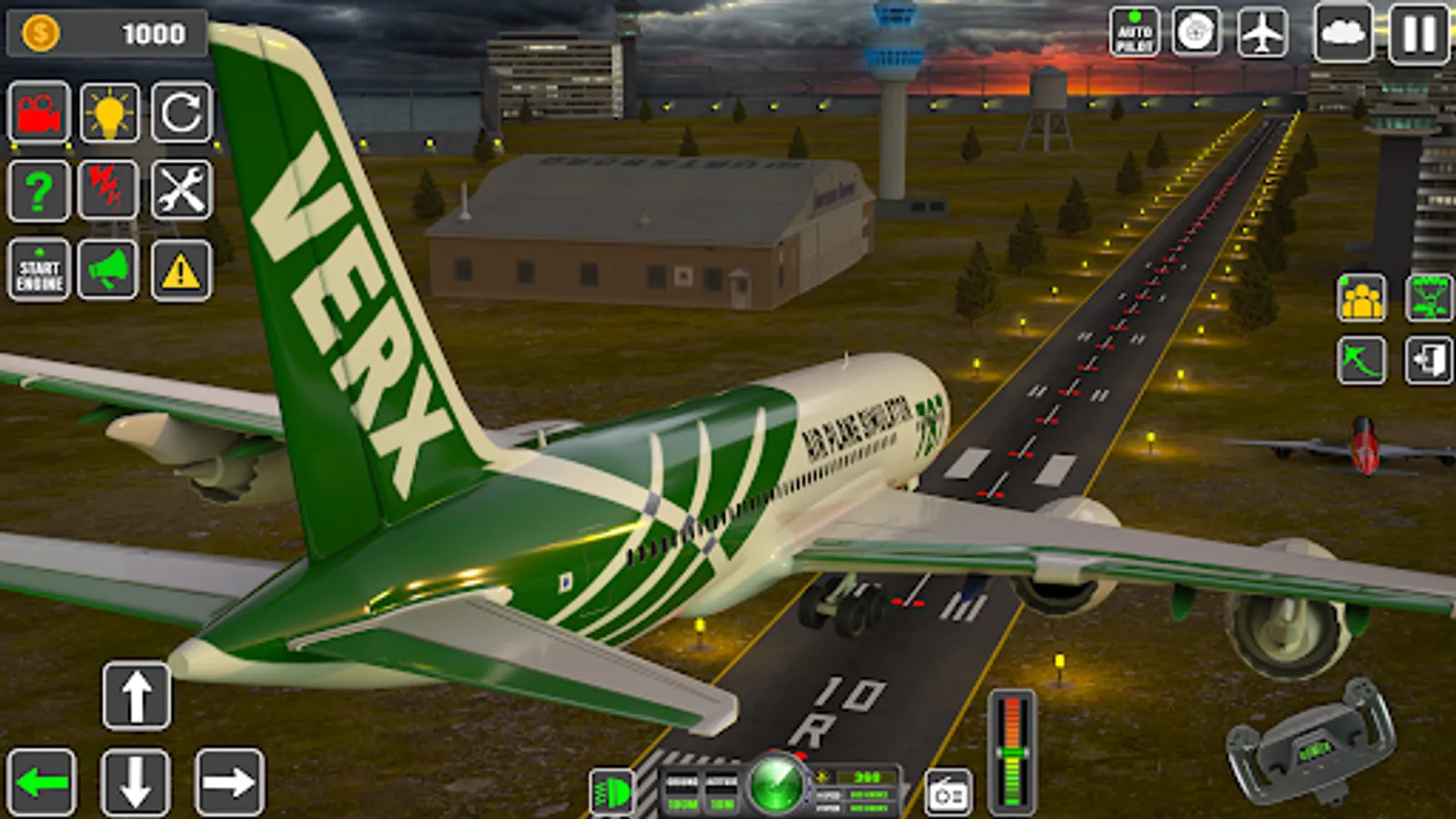This screenshot has width=1456, height=819.
Task: Tap the Start Engine button
Action: tap(39, 270)
